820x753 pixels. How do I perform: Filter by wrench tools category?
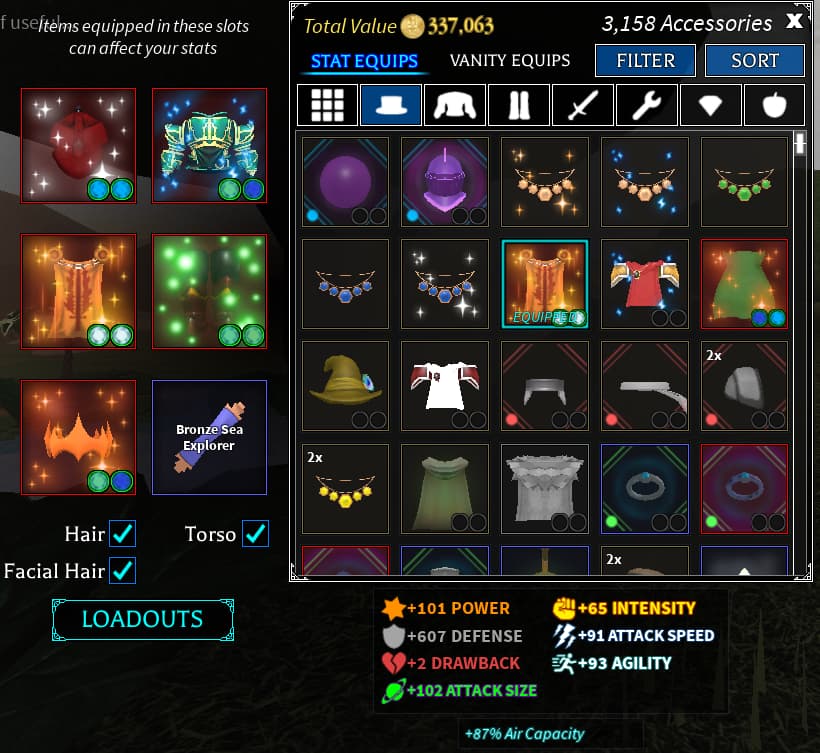pos(647,104)
